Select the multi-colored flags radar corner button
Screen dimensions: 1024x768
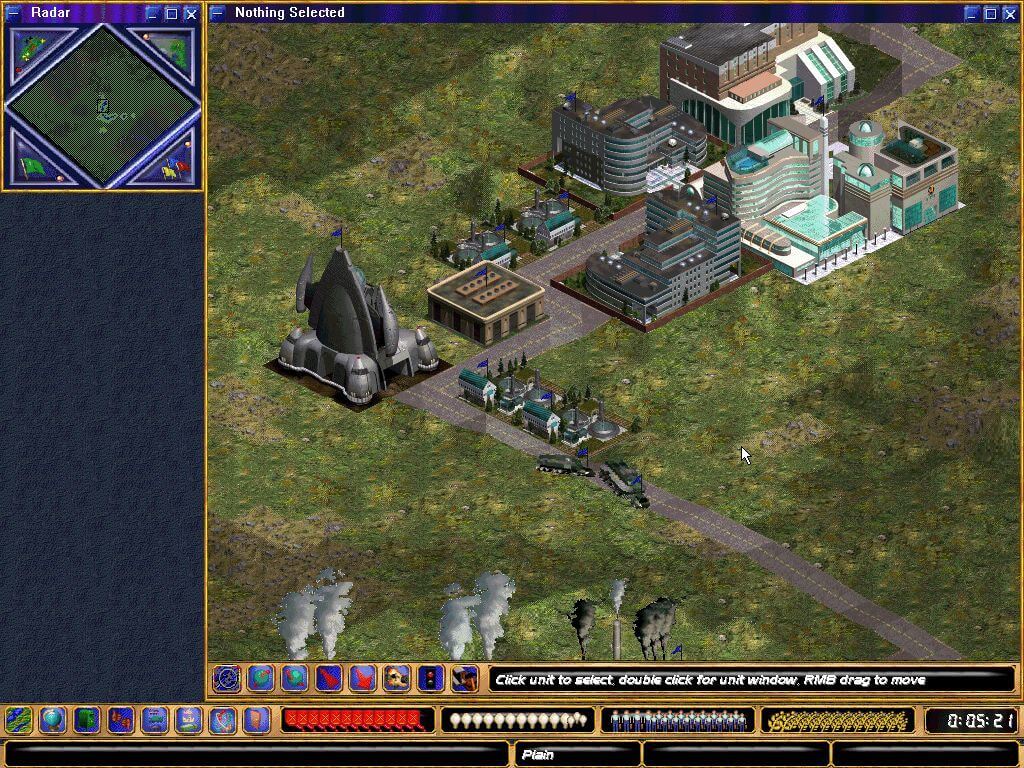coord(174,165)
